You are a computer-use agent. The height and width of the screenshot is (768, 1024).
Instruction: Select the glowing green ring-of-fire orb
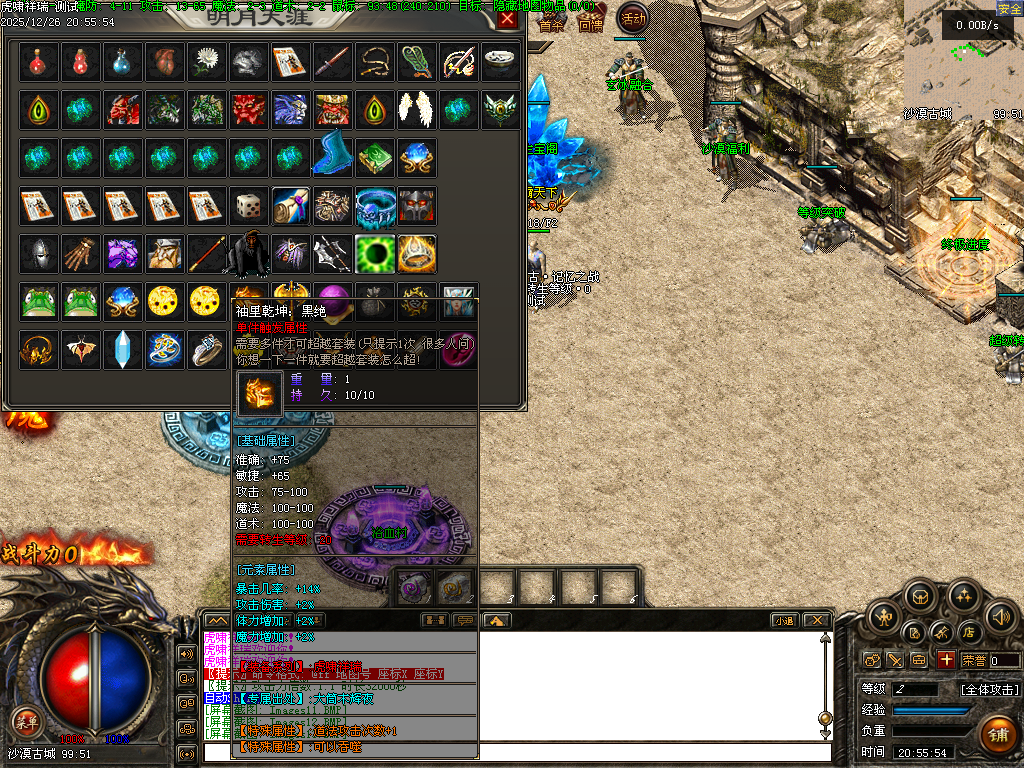click(x=375, y=253)
